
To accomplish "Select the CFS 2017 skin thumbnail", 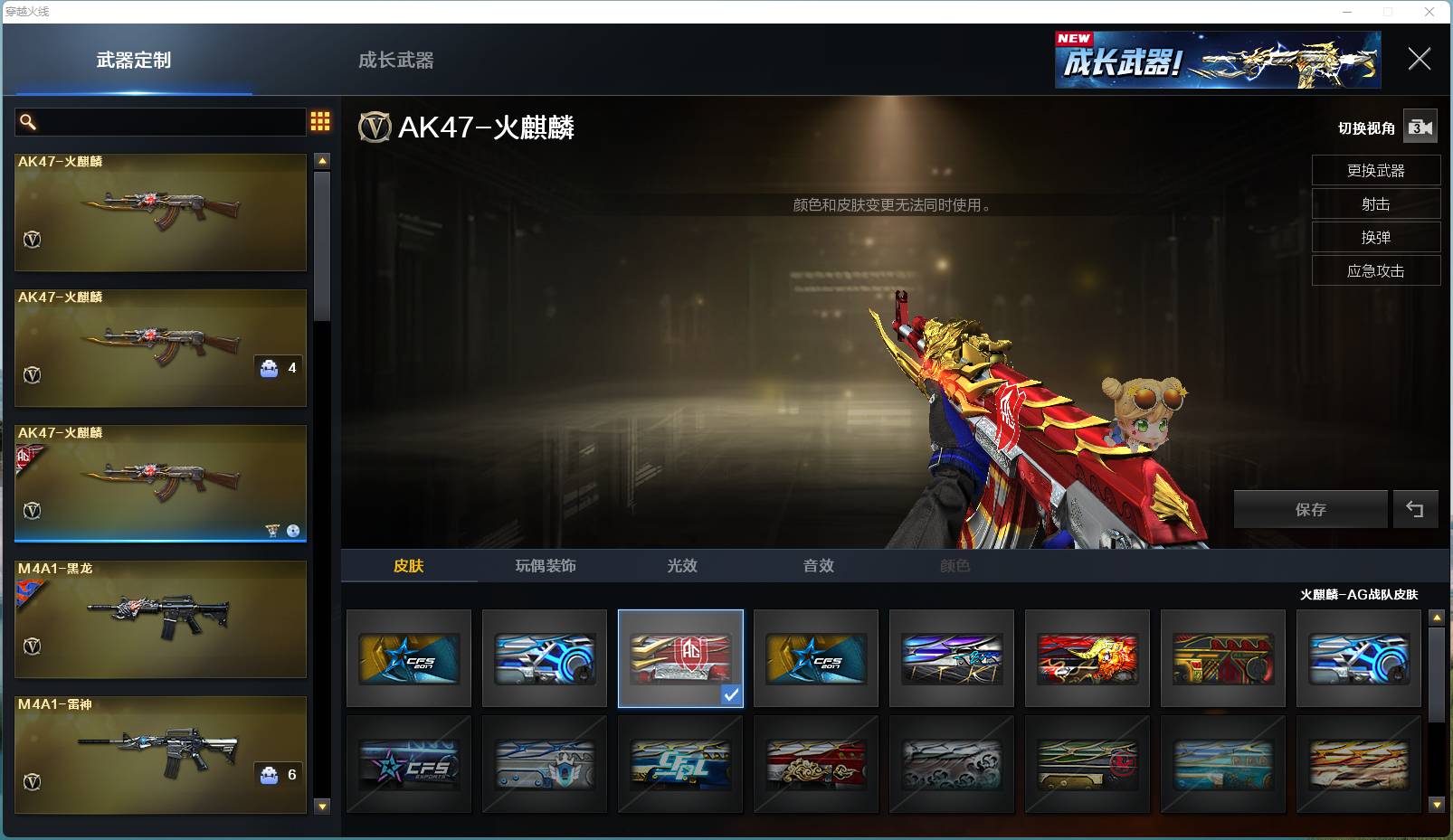I will [x=408, y=657].
